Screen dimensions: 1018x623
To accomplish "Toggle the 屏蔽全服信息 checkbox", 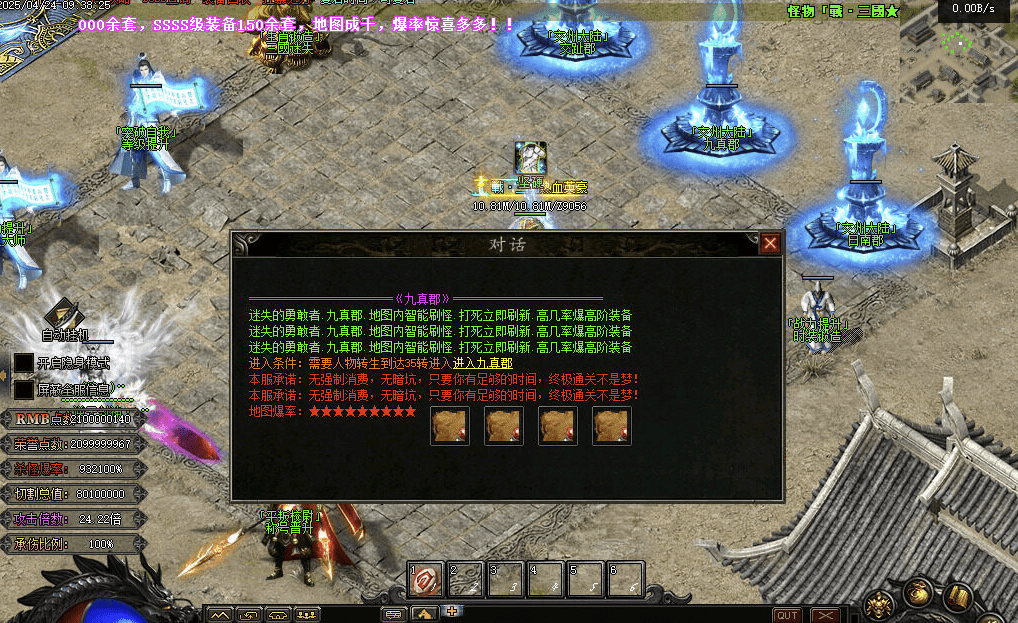I will pyautogui.click(x=23, y=388).
